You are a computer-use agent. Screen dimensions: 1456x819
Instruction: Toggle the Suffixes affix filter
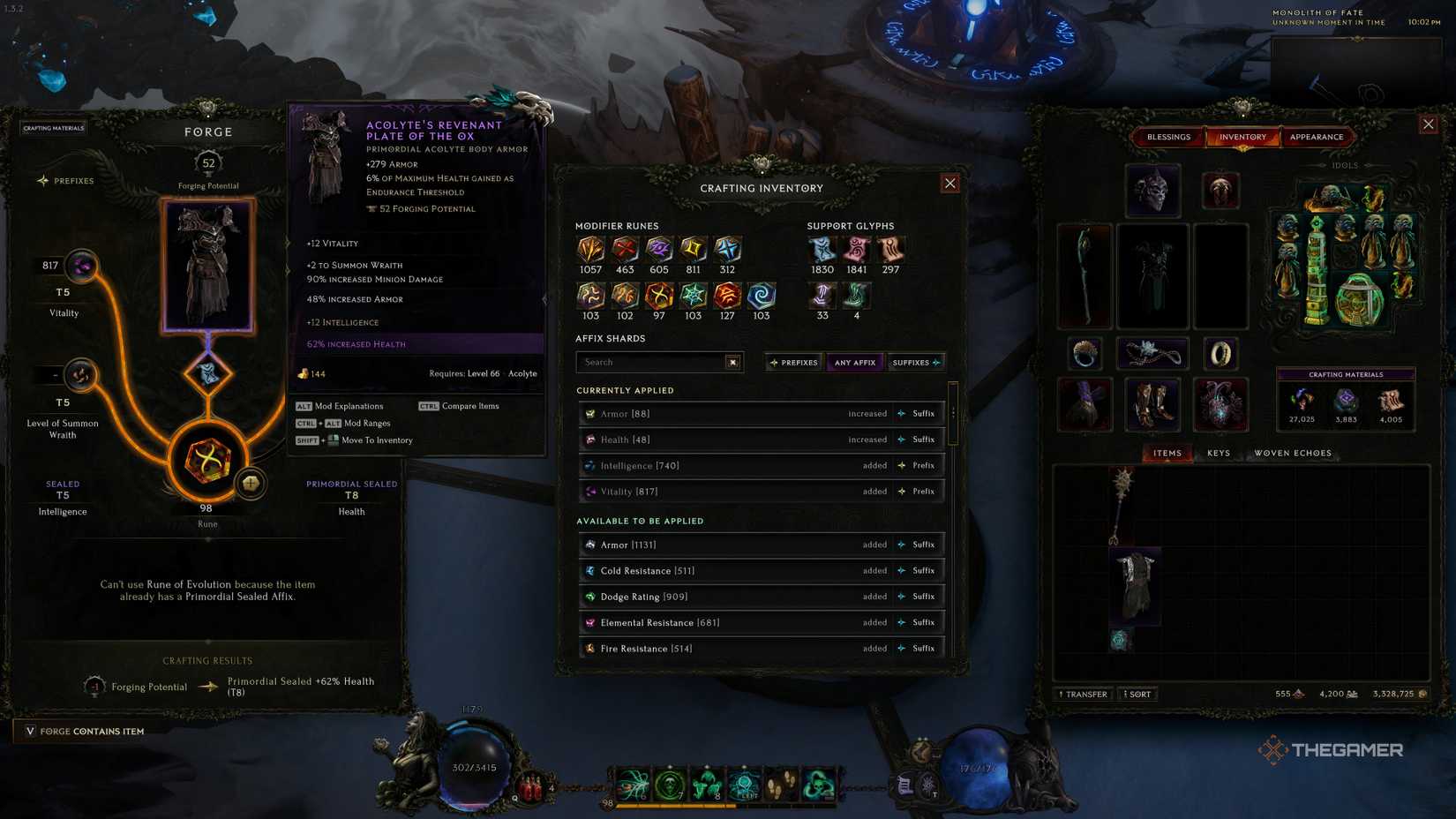(x=916, y=362)
